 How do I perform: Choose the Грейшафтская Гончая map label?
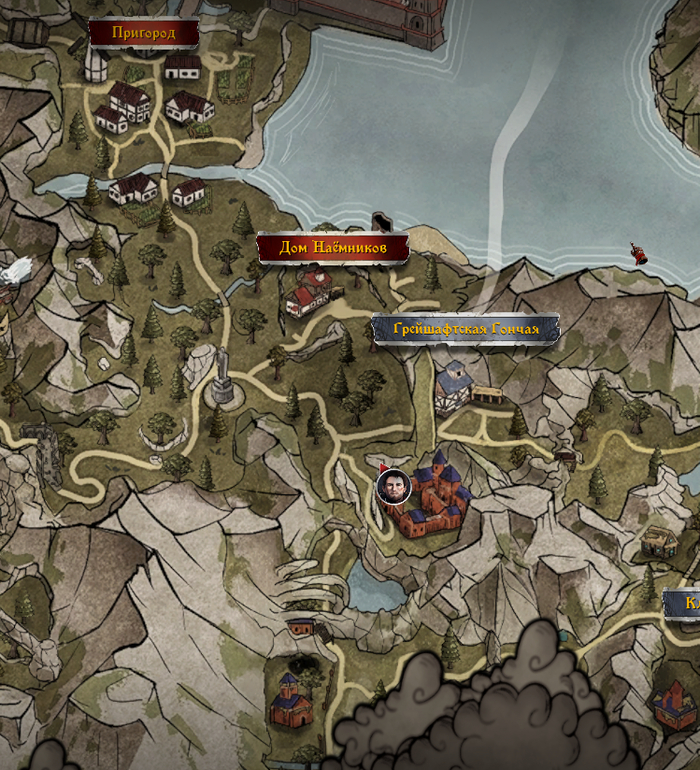pyautogui.click(x=465, y=329)
